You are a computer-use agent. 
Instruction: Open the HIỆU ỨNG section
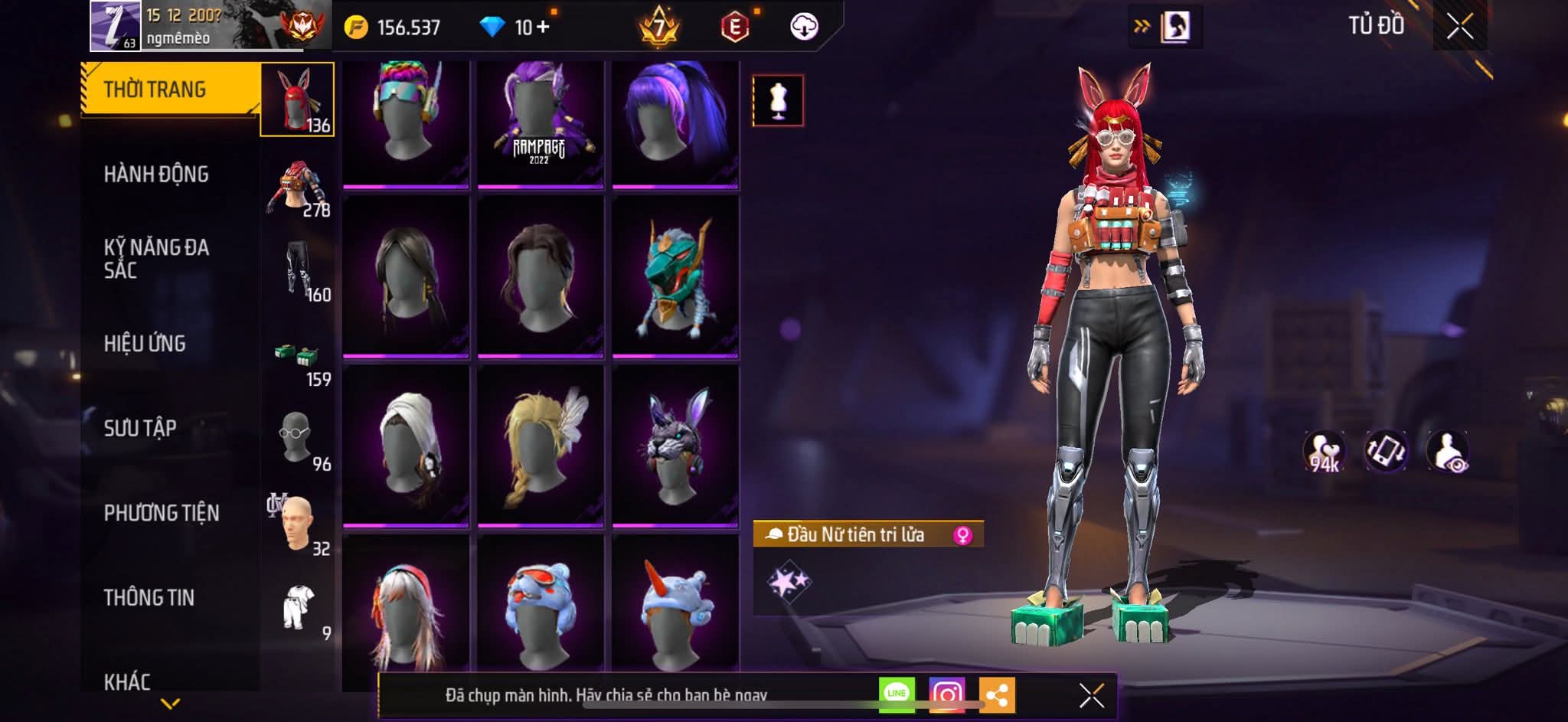[x=145, y=344]
